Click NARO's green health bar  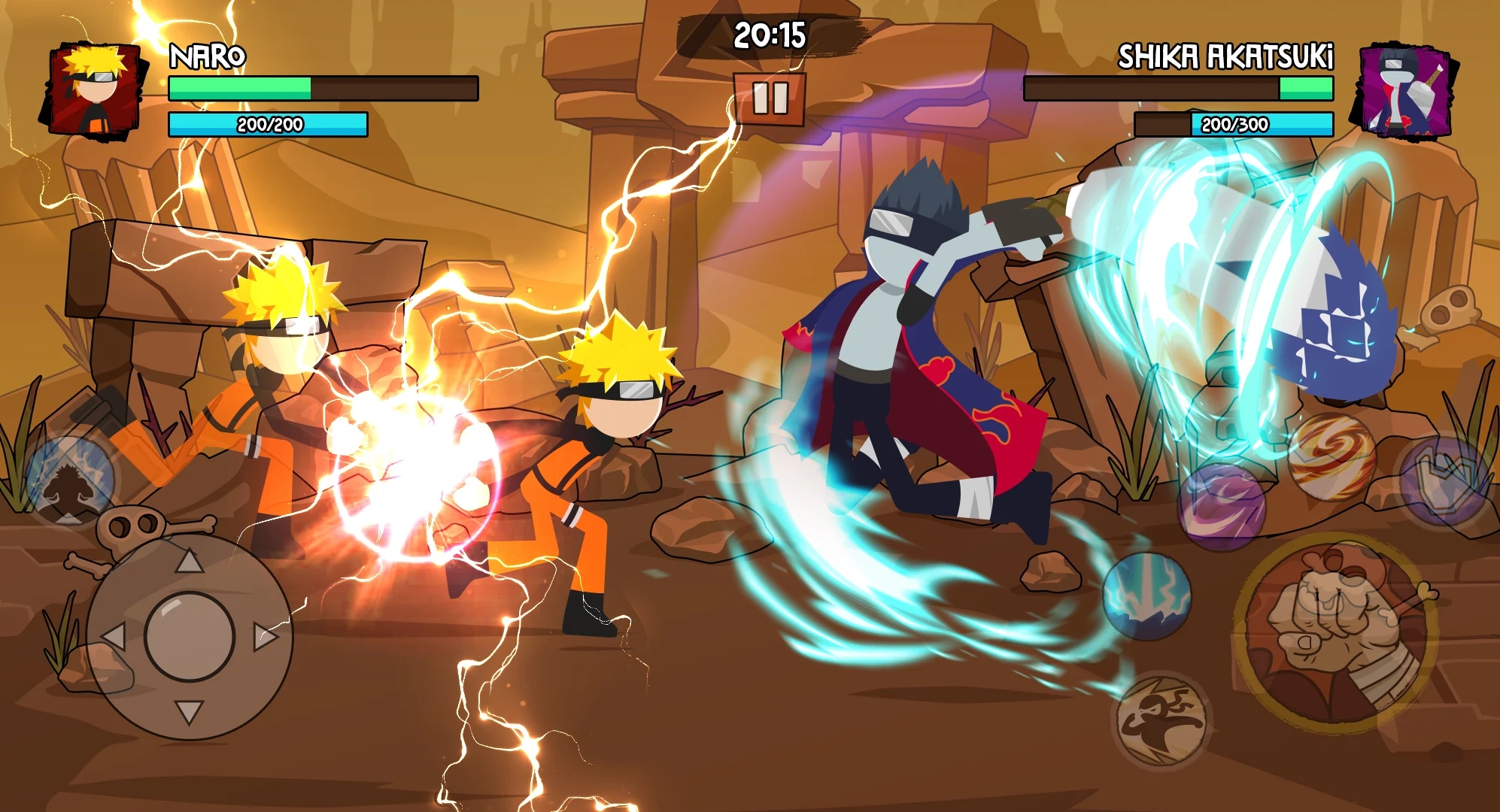tap(241, 87)
